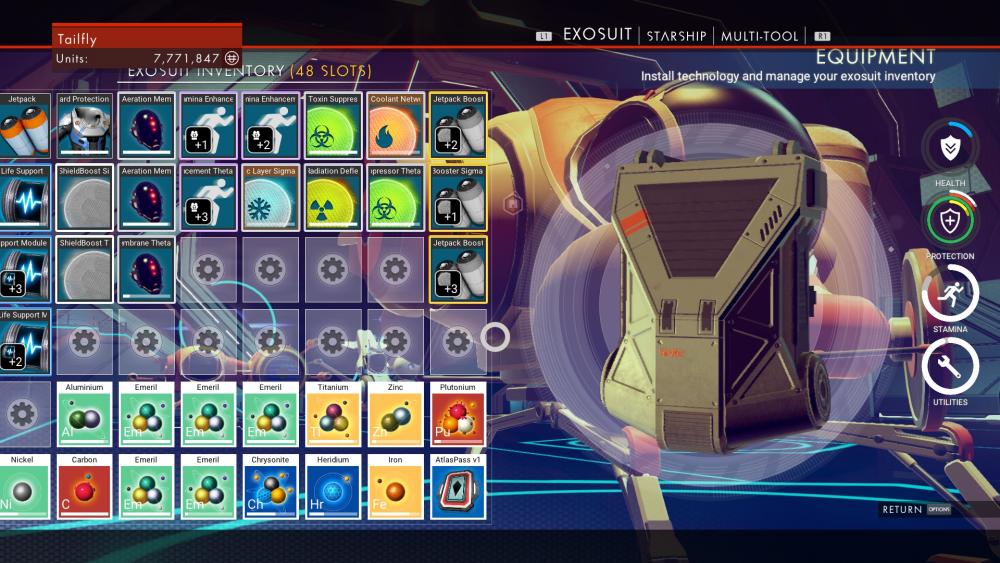
Task: Select the Stamina running-man icon
Action: pos(949,293)
